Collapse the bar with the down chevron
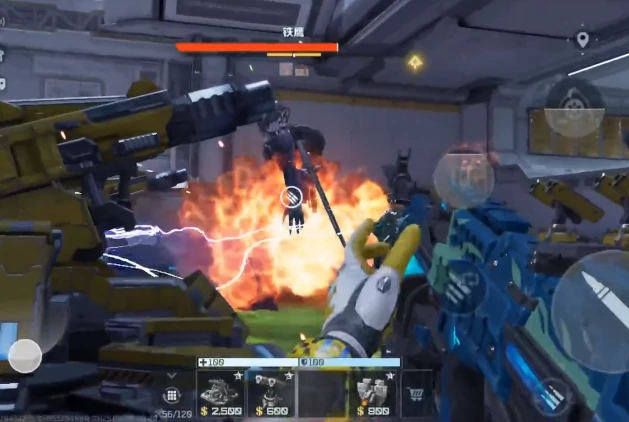This screenshot has width=629, height=422. click(x=171, y=375)
